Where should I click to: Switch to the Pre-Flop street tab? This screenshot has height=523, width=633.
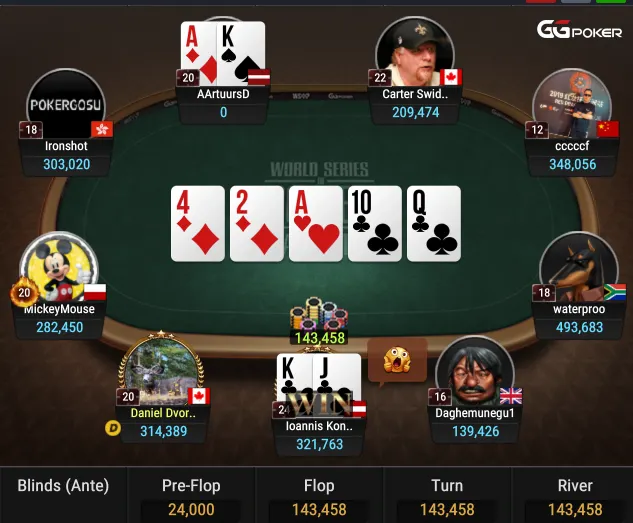[x=191, y=496]
